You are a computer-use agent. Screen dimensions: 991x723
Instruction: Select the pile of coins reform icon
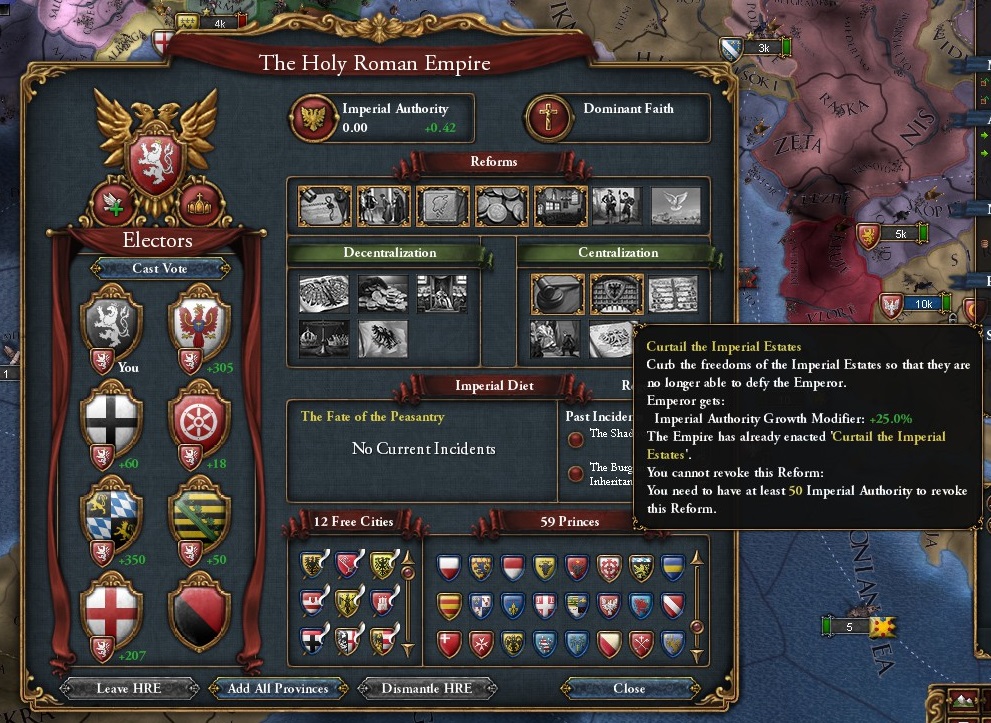pos(501,205)
